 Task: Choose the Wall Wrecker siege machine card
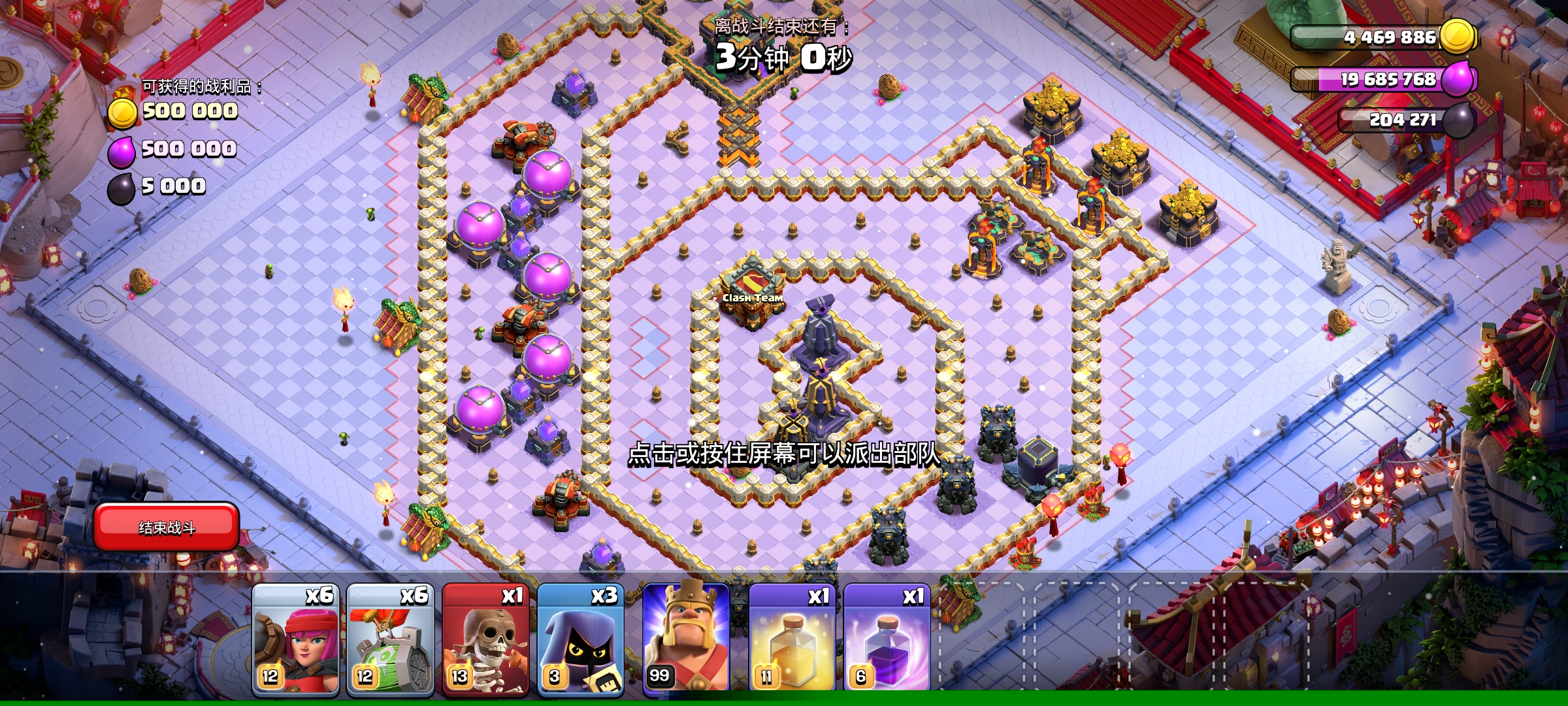(390, 637)
